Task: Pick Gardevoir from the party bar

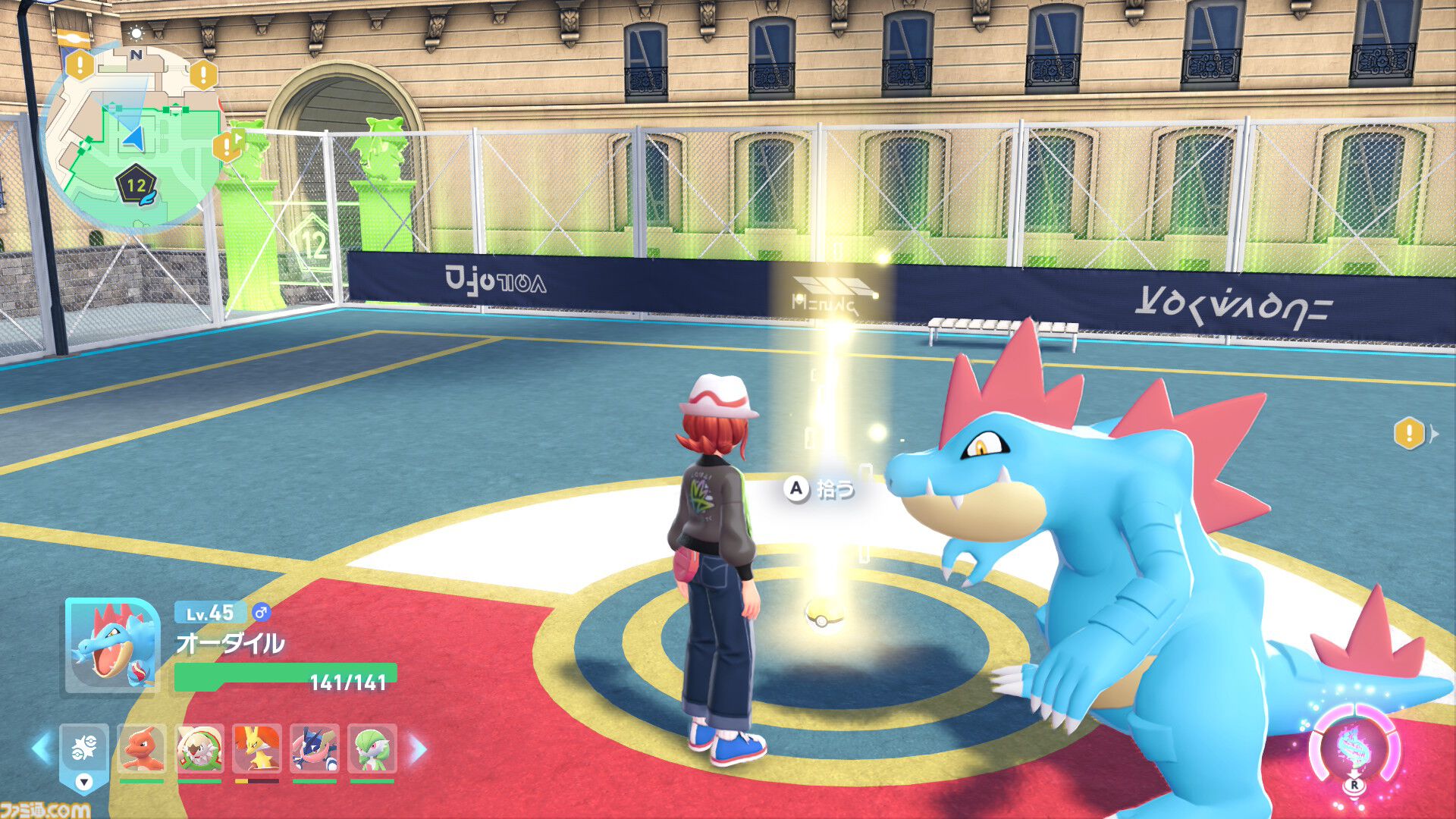Action: [372, 749]
